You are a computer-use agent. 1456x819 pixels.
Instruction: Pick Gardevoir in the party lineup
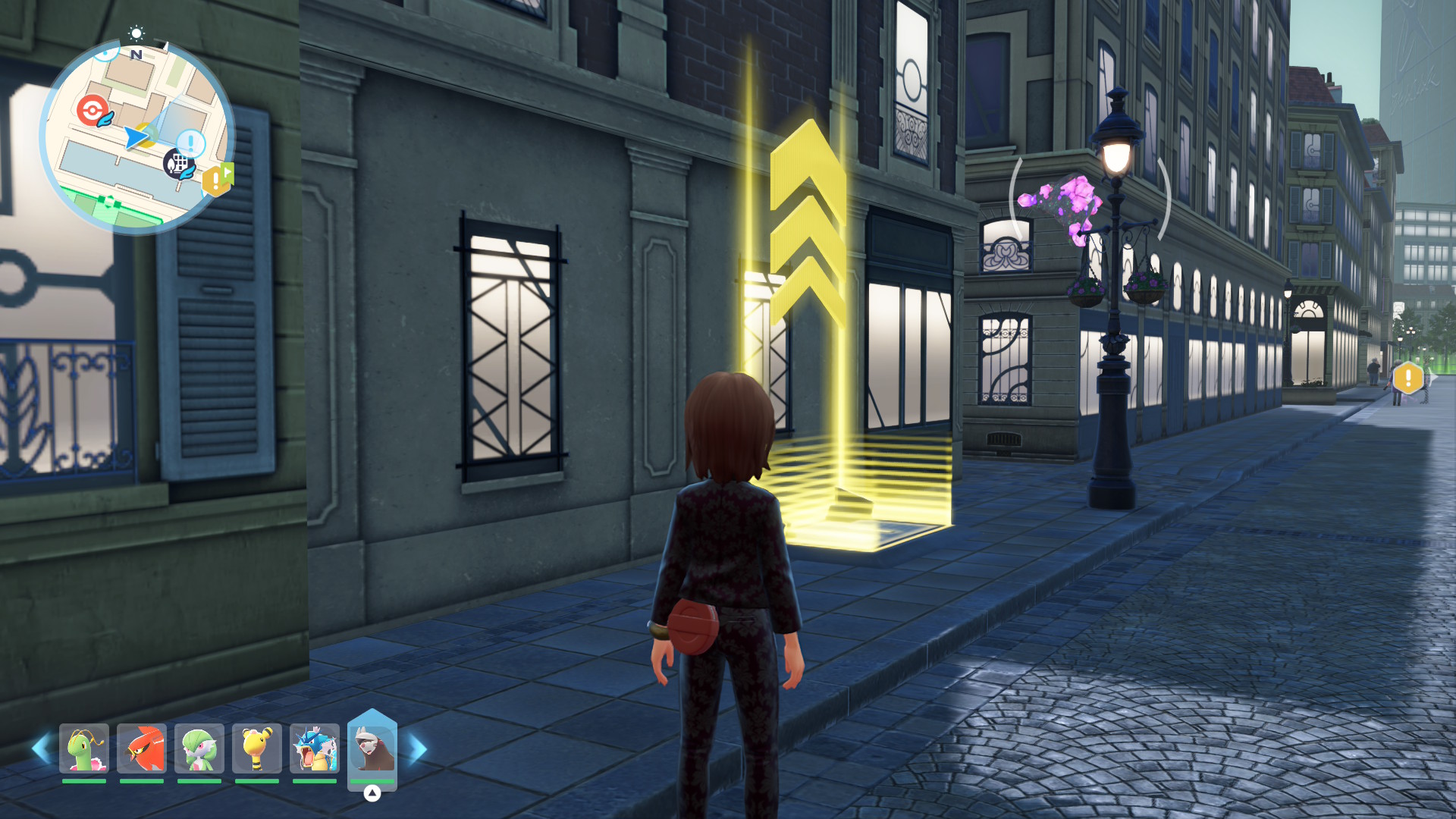point(199,748)
